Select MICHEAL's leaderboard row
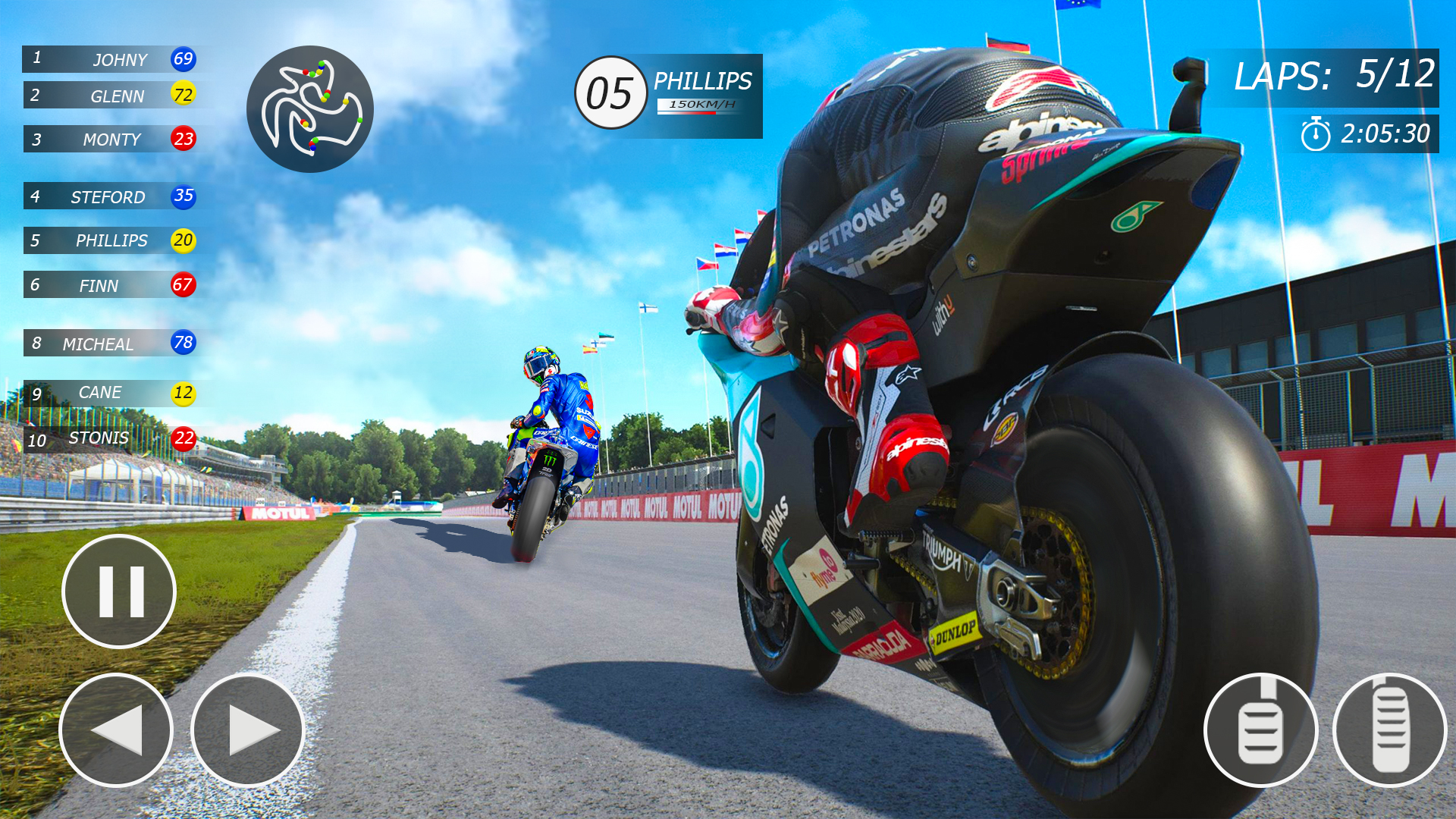This screenshot has height=819, width=1456. pos(110,344)
